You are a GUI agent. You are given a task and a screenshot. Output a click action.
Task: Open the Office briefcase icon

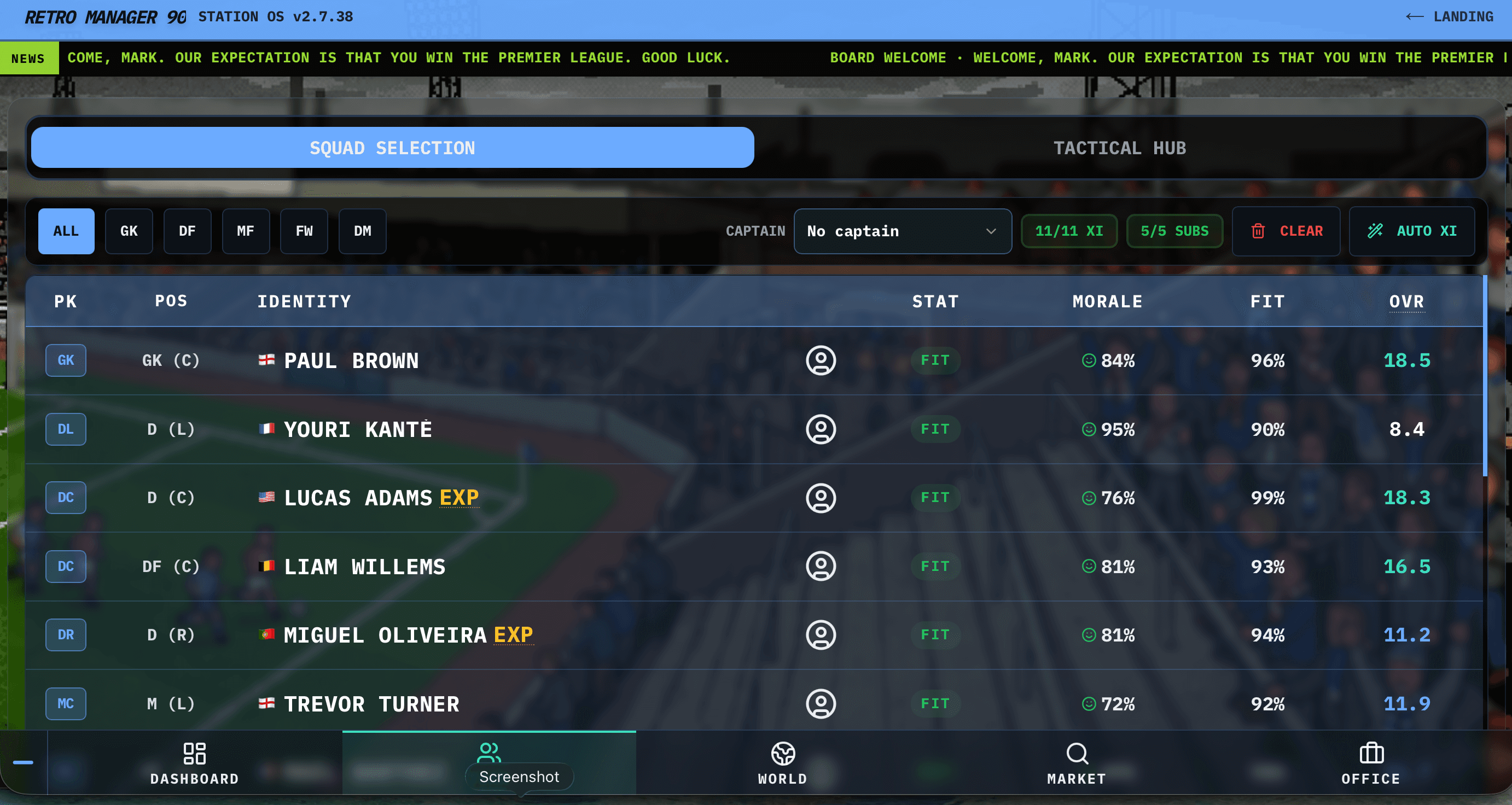coord(1371,755)
